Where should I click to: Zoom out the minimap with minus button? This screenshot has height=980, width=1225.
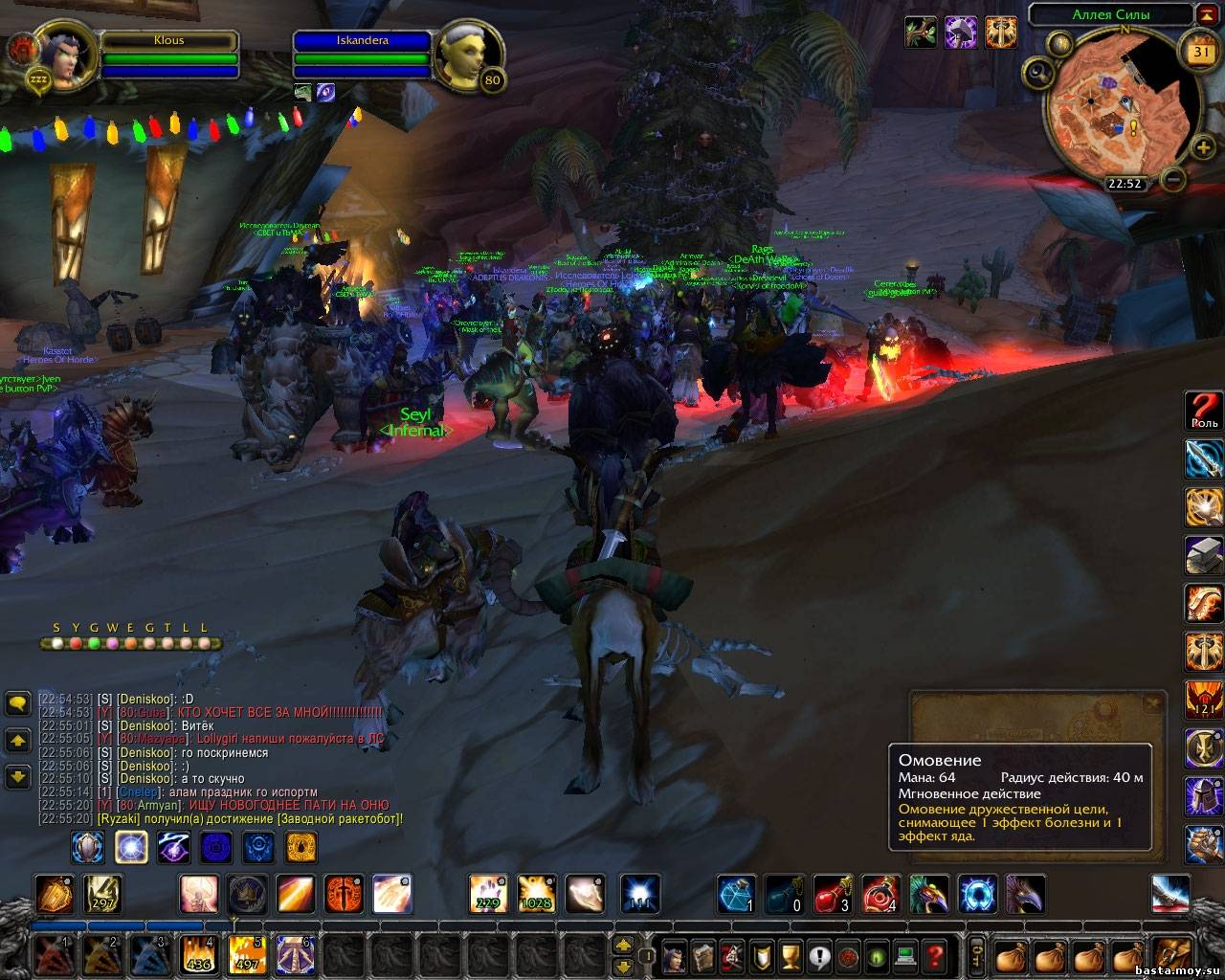(x=1173, y=178)
